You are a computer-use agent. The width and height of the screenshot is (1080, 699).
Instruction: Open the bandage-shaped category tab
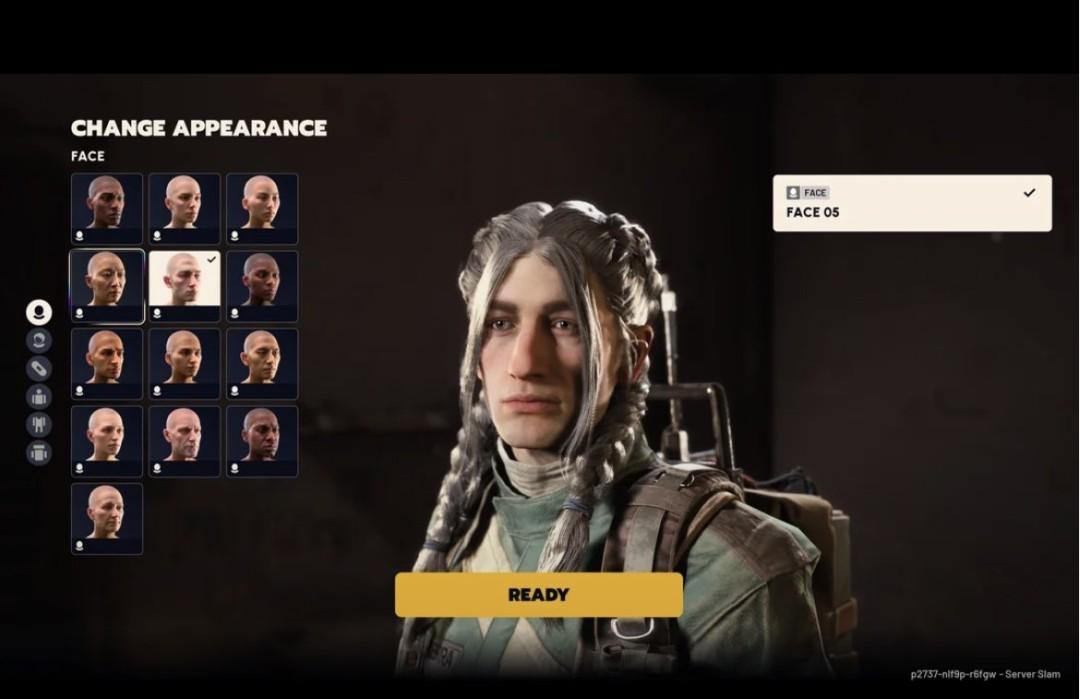tap(39, 368)
